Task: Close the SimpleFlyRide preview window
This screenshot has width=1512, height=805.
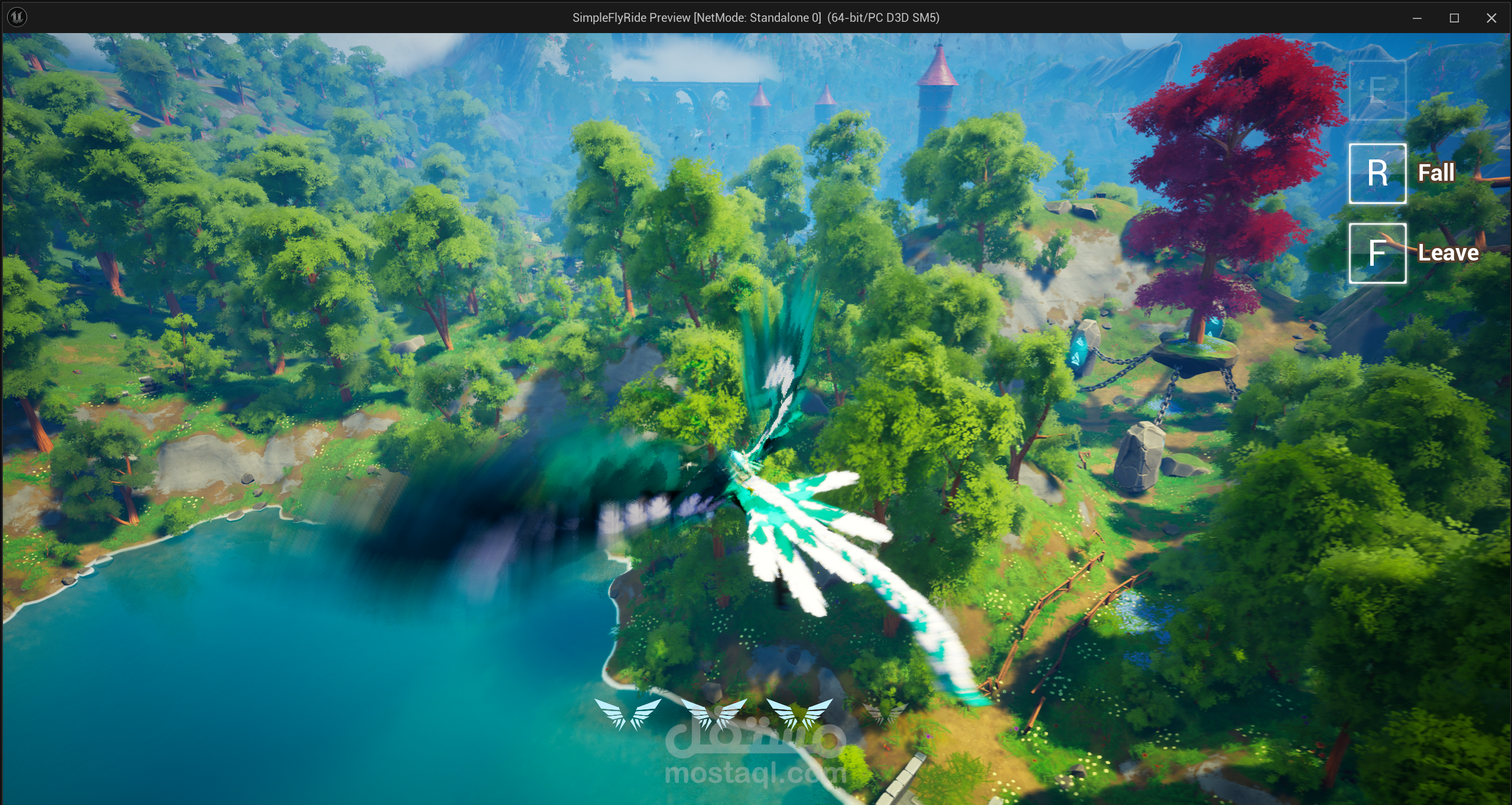Action: (x=1491, y=18)
